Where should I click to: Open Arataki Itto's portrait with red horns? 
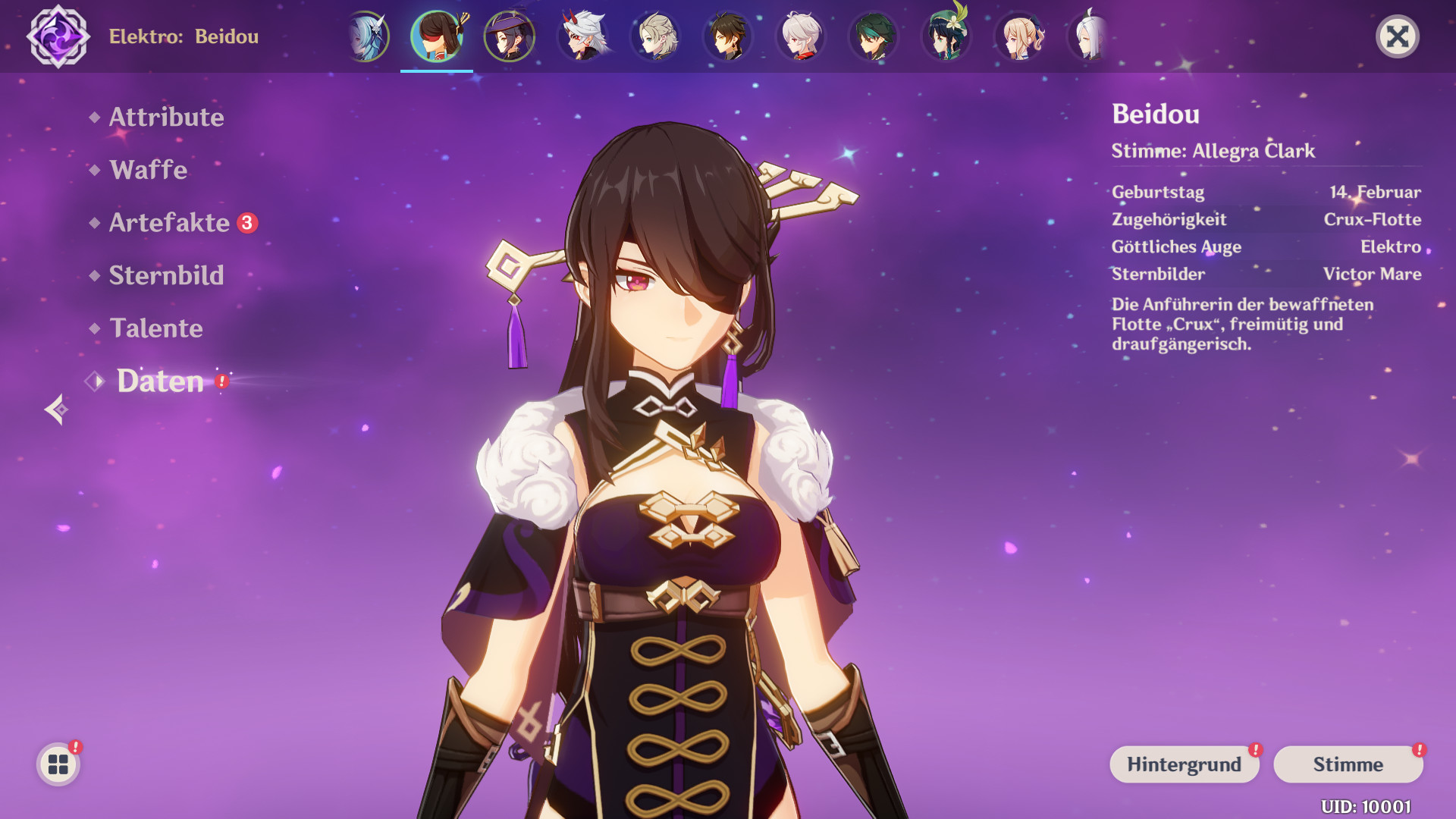(x=582, y=35)
